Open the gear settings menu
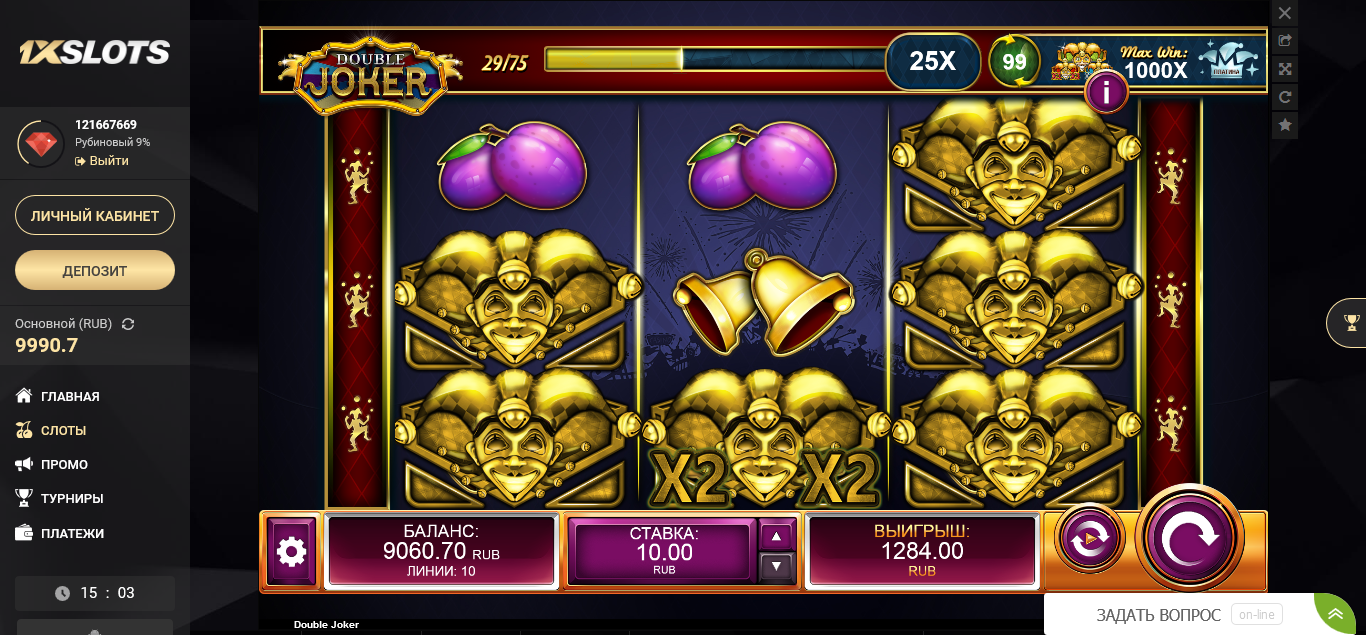The height and width of the screenshot is (635, 1366). coord(291,550)
